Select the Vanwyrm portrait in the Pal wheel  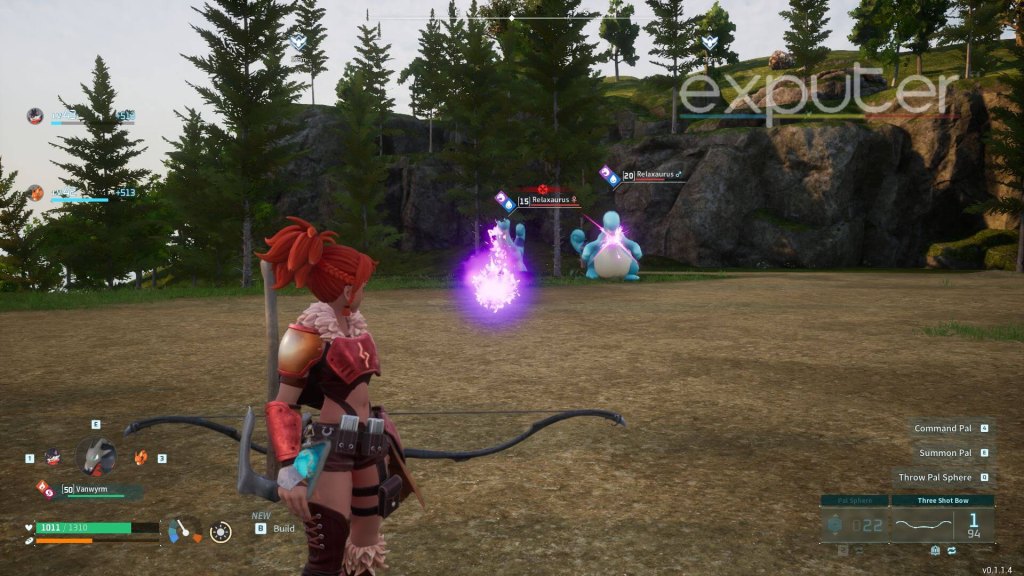tap(96, 456)
